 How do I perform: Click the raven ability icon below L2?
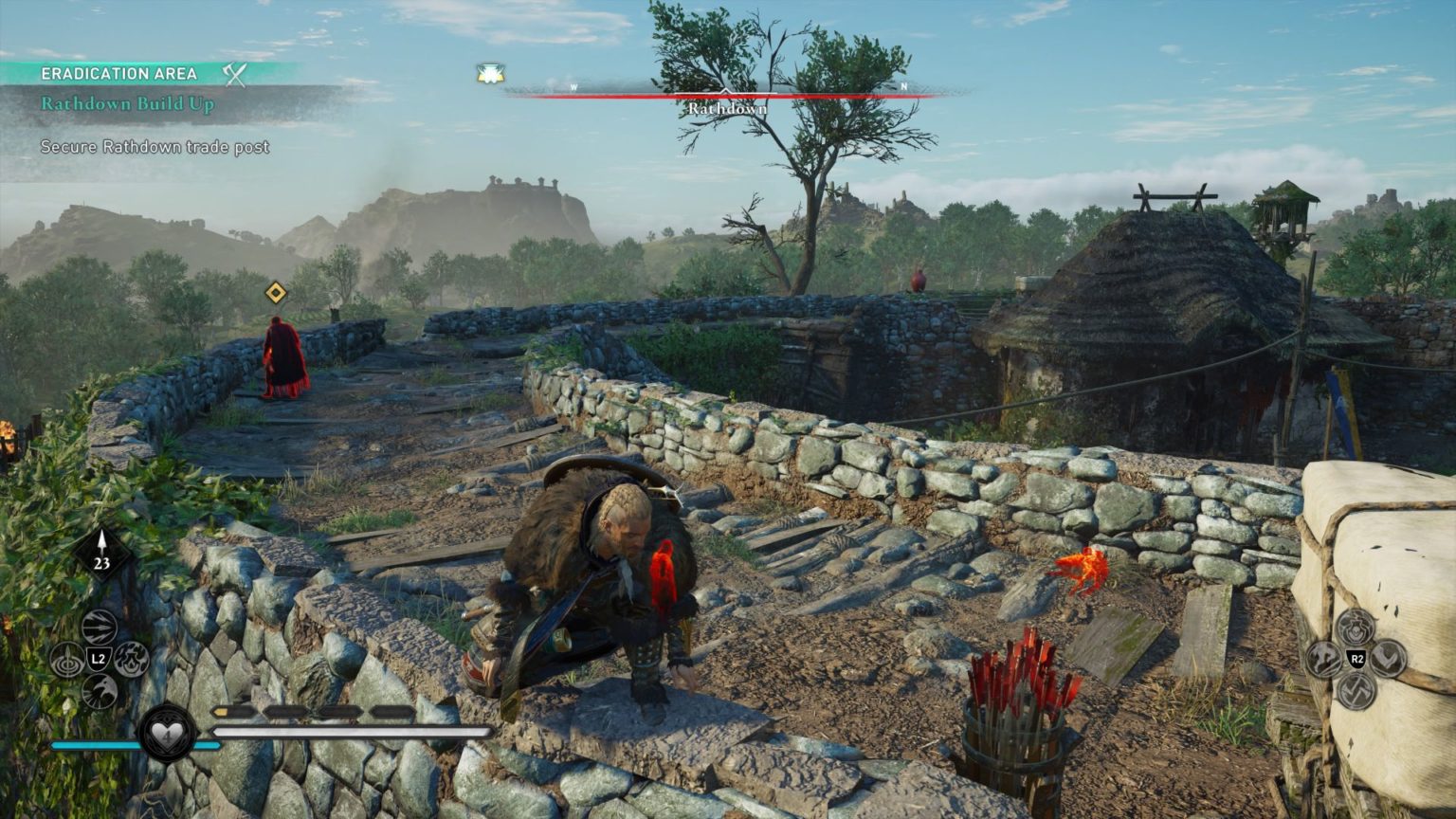(100, 691)
